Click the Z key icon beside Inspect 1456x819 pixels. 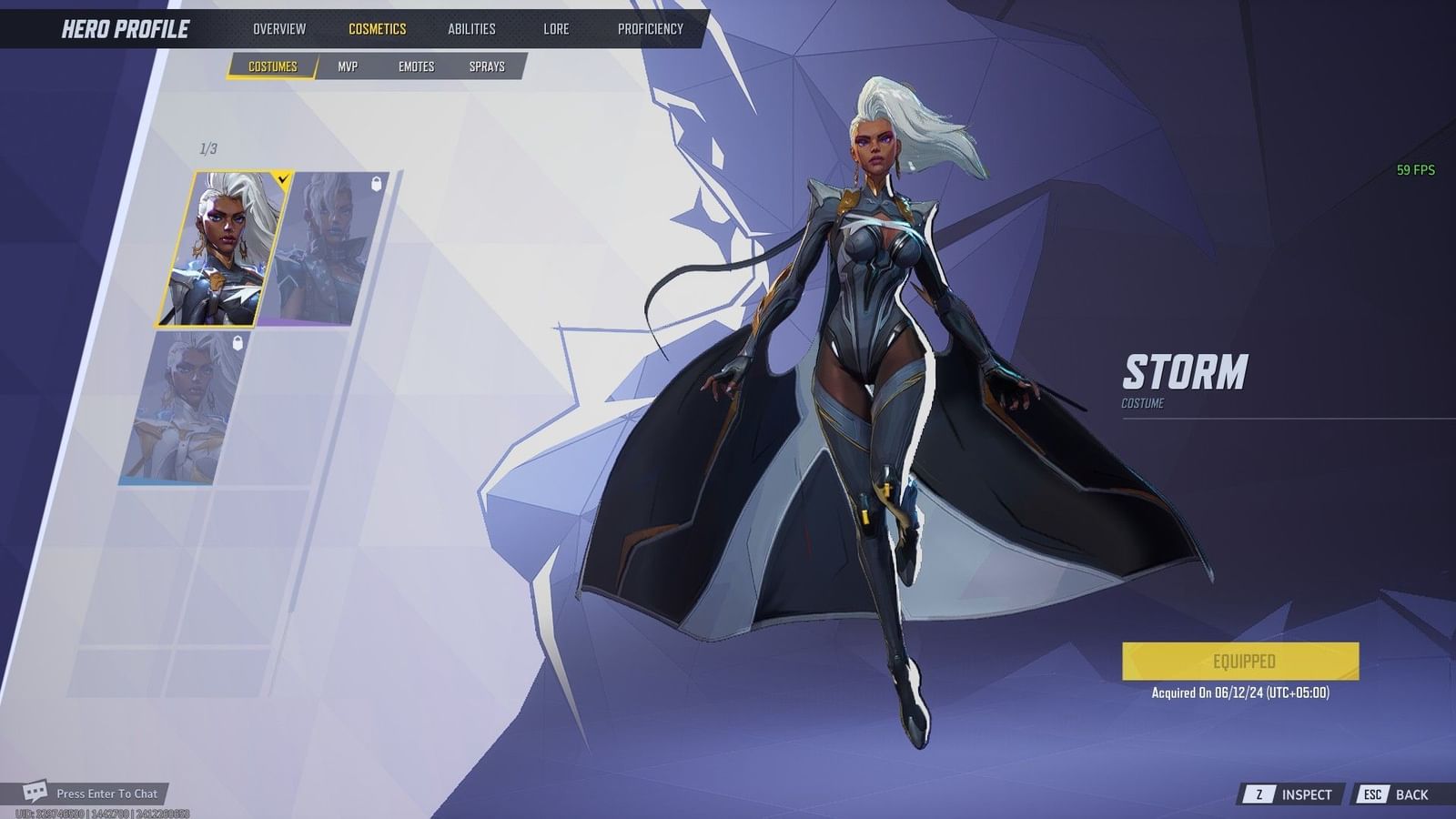pyautogui.click(x=1261, y=794)
